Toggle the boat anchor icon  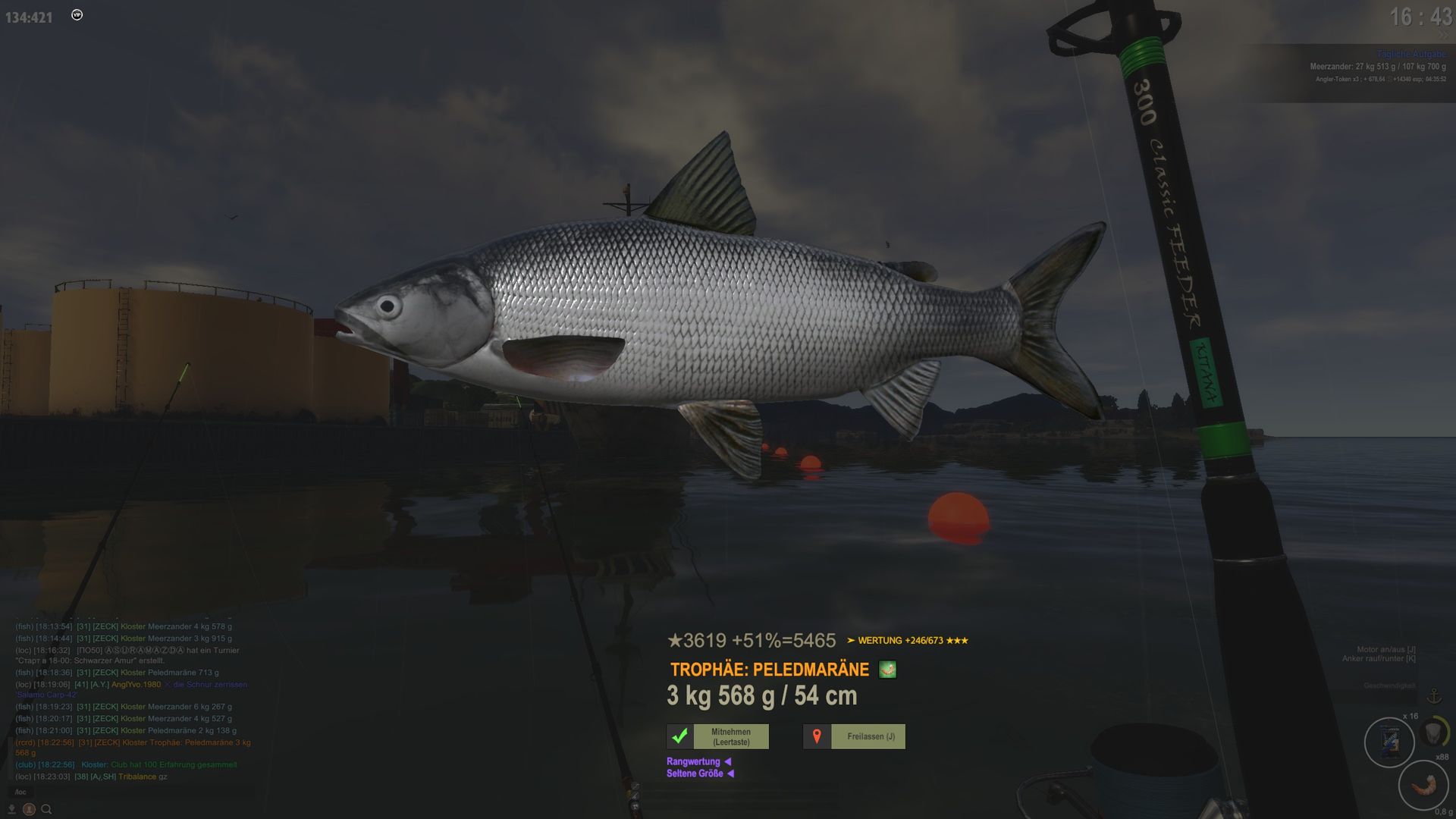(x=1434, y=696)
